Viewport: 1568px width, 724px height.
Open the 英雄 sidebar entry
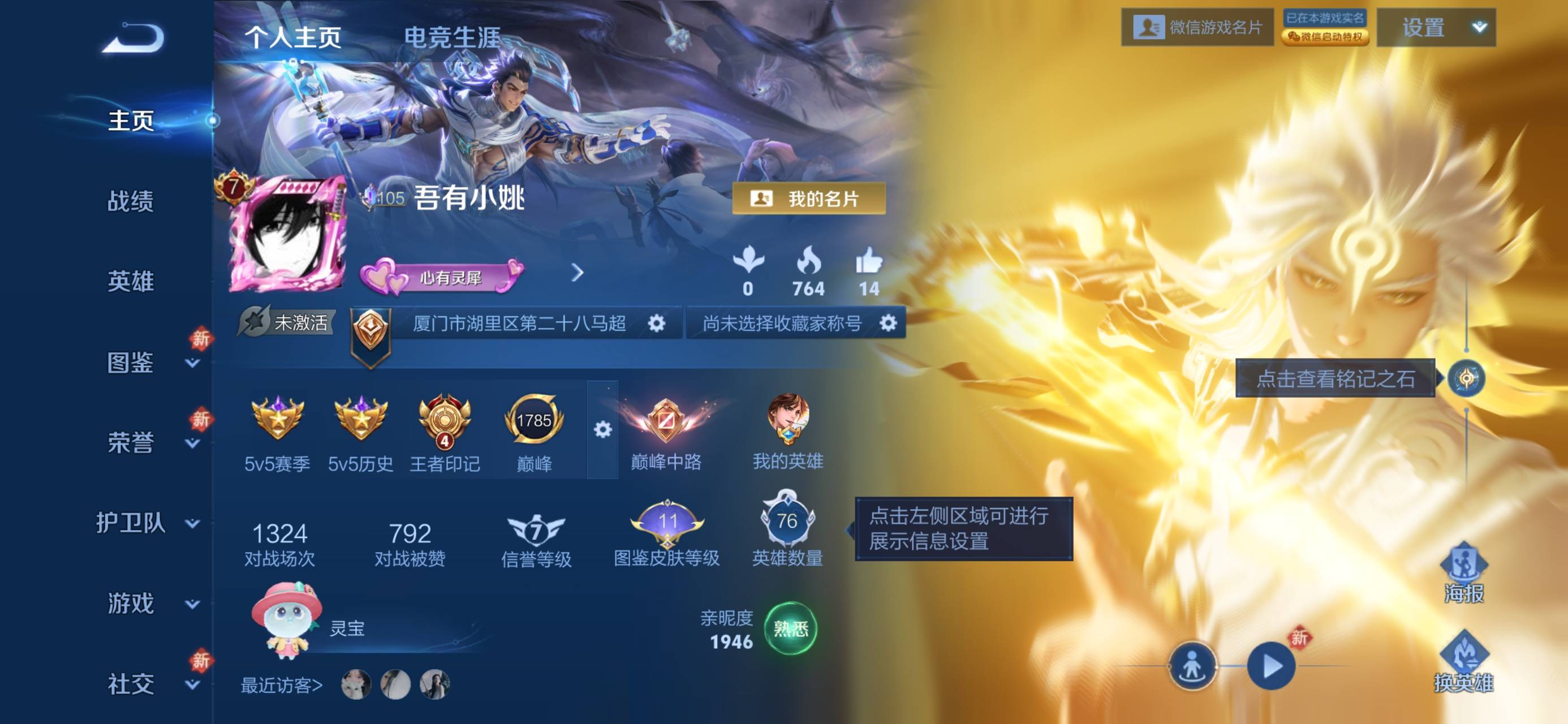(130, 281)
